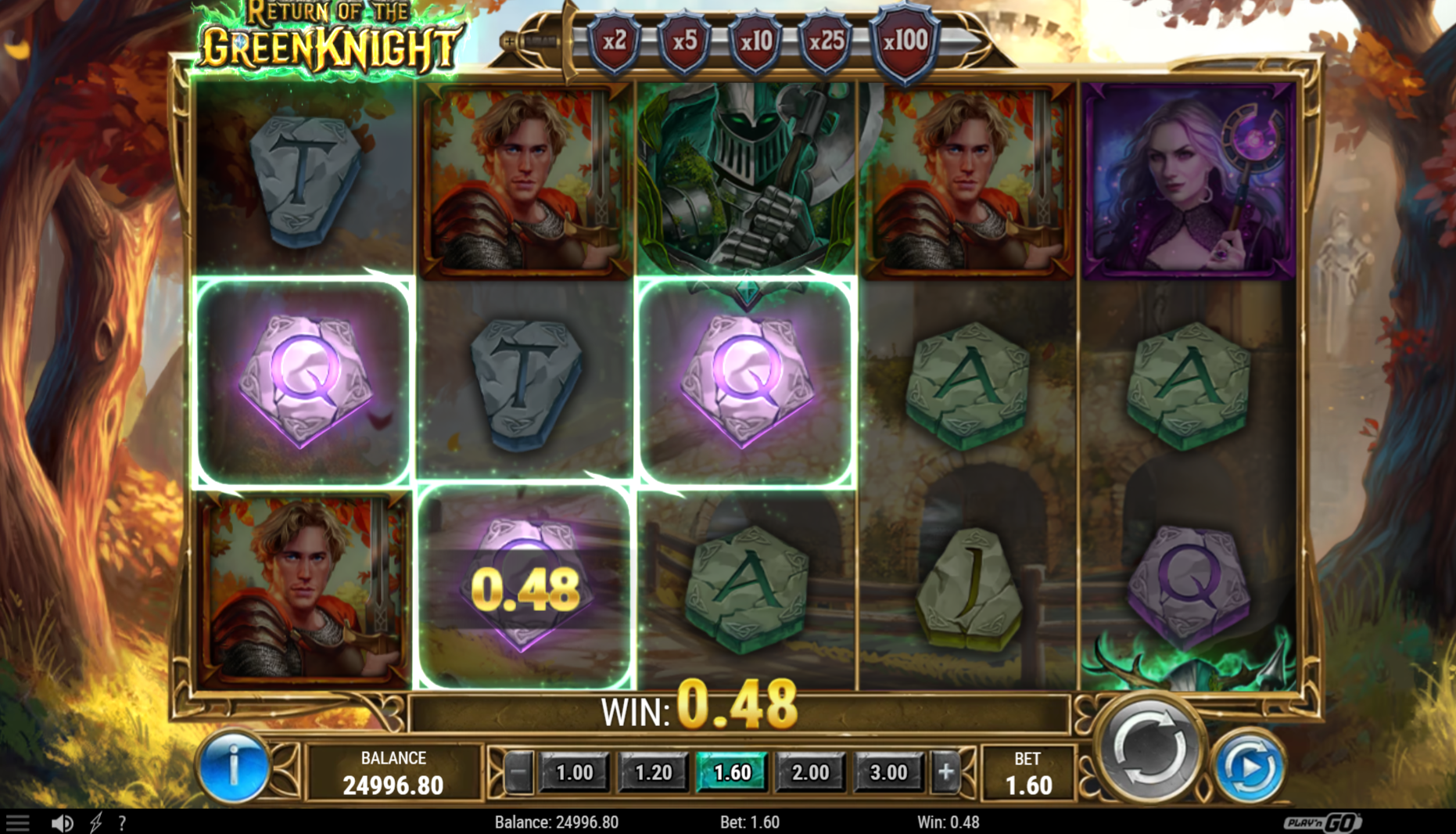Toggle sound with the speaker icon
This screenshot has height=834, width=1456.
[x=62, y=822]
